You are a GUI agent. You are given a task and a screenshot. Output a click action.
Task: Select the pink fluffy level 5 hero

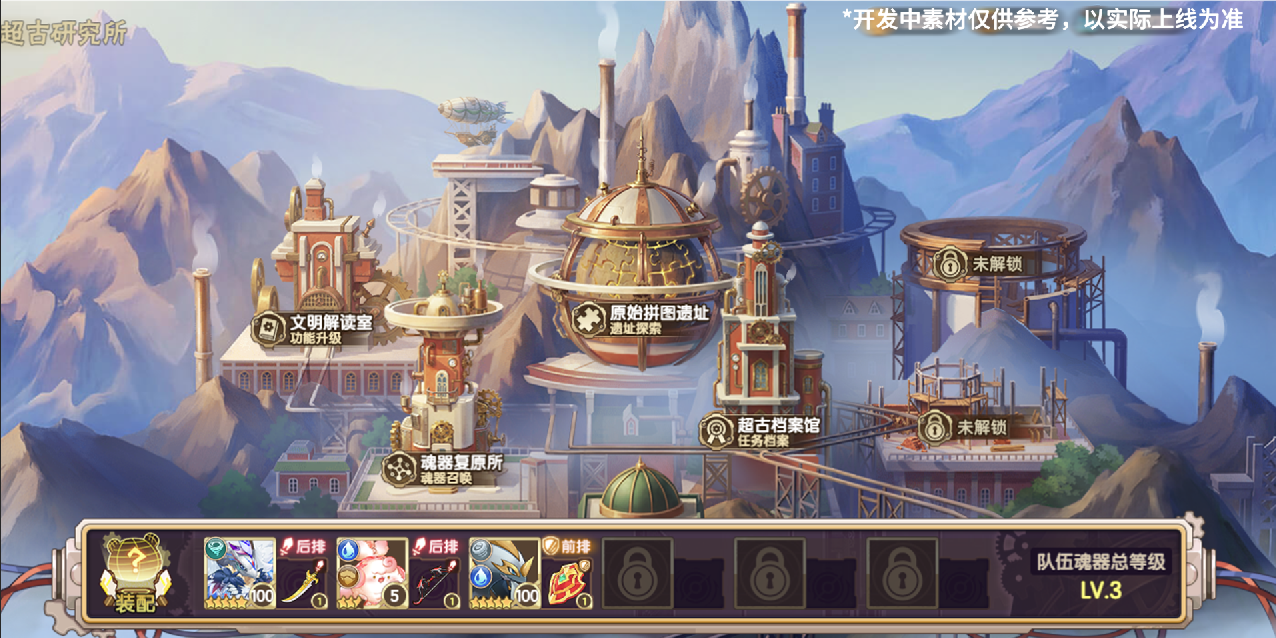coord(372,573)
